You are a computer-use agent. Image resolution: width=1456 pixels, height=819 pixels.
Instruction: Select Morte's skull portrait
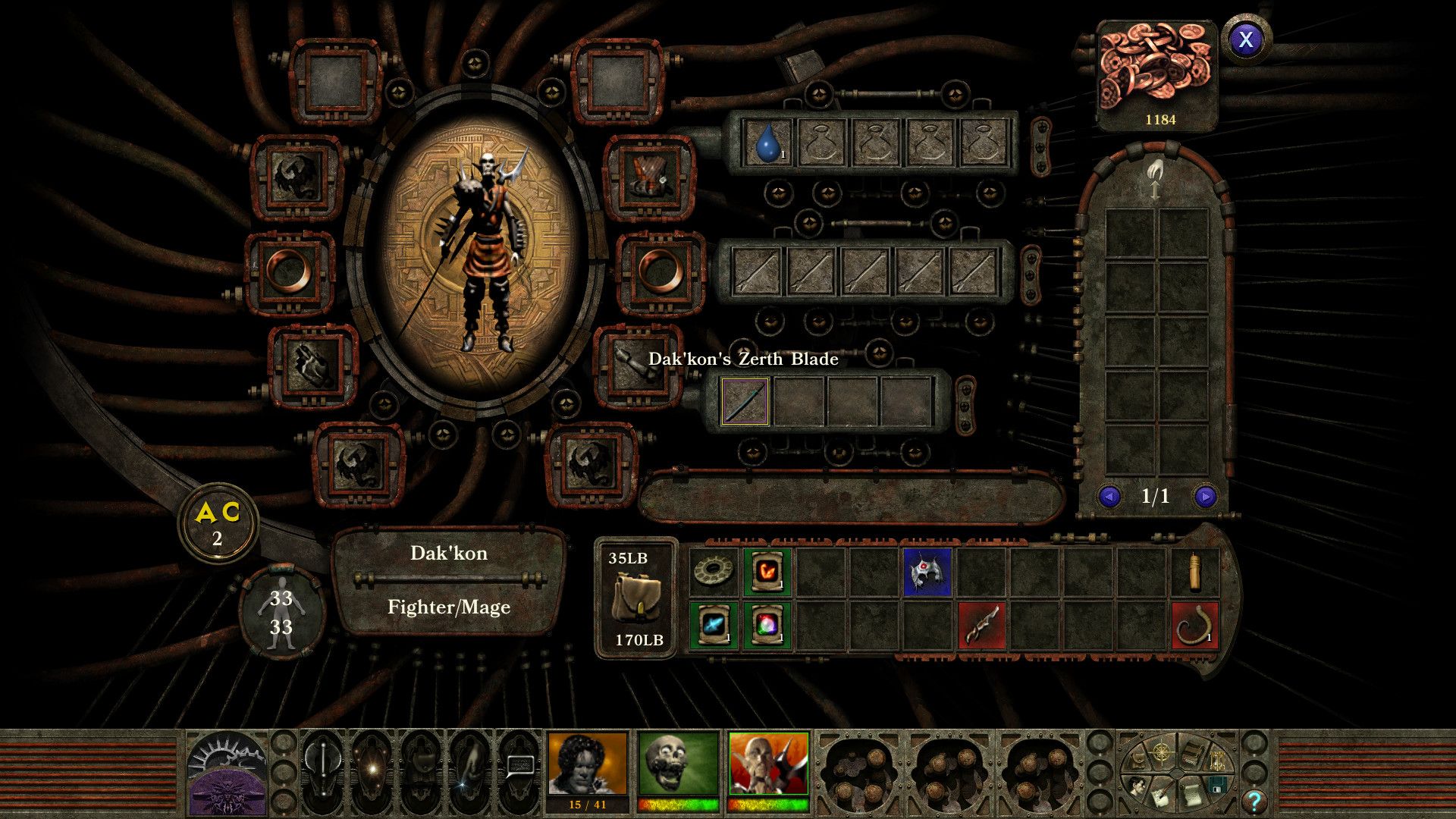tap(679, 762)
